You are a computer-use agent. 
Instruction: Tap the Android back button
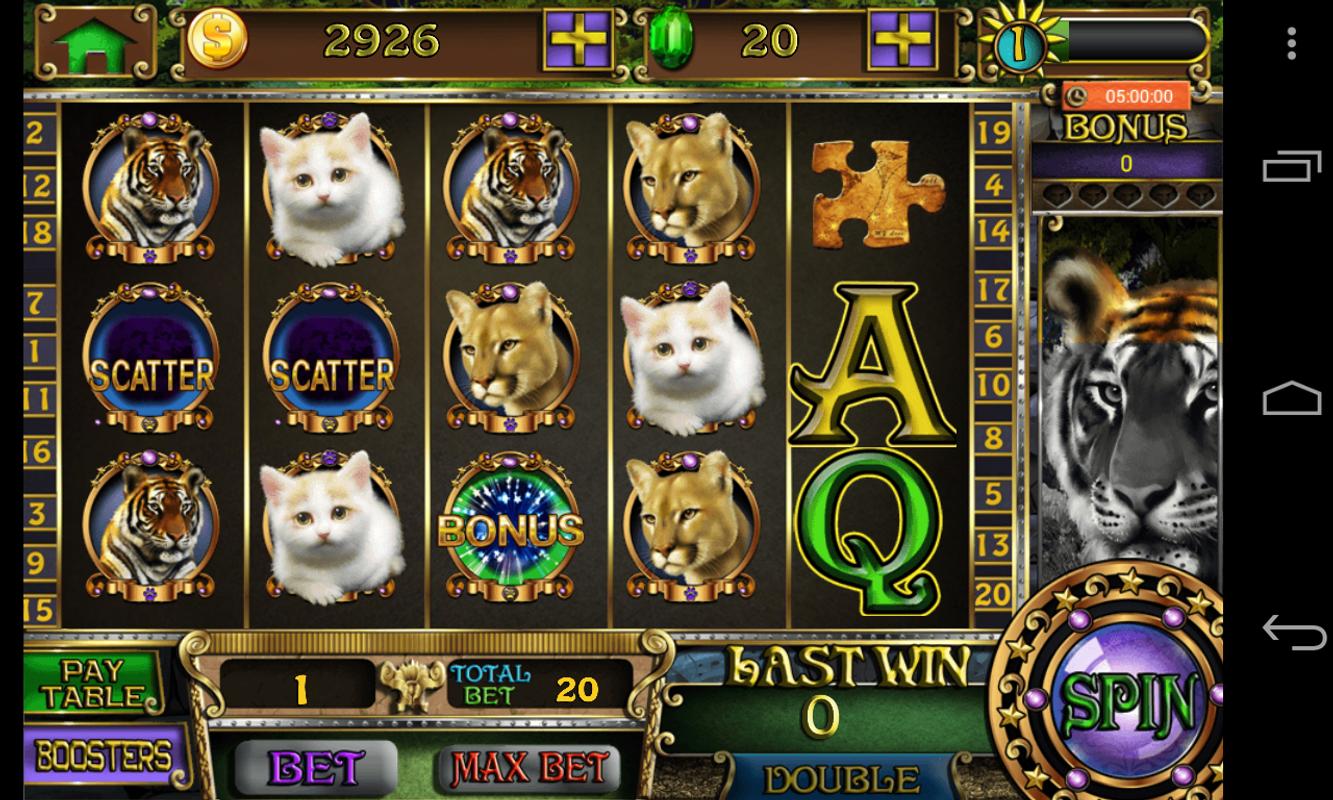coord(1292,631)
